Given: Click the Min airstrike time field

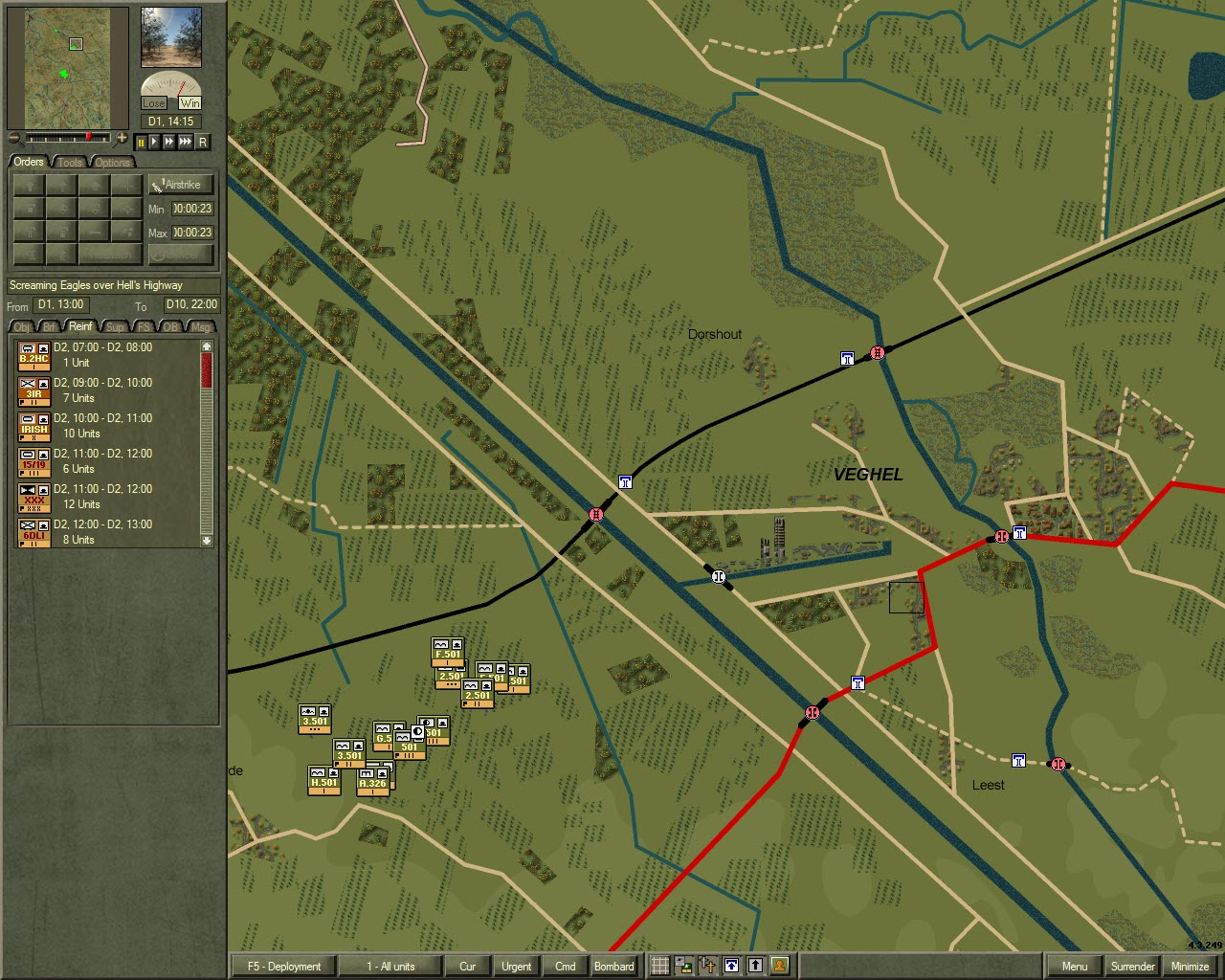Looking at the screenshot, I should tap(190, 209).
